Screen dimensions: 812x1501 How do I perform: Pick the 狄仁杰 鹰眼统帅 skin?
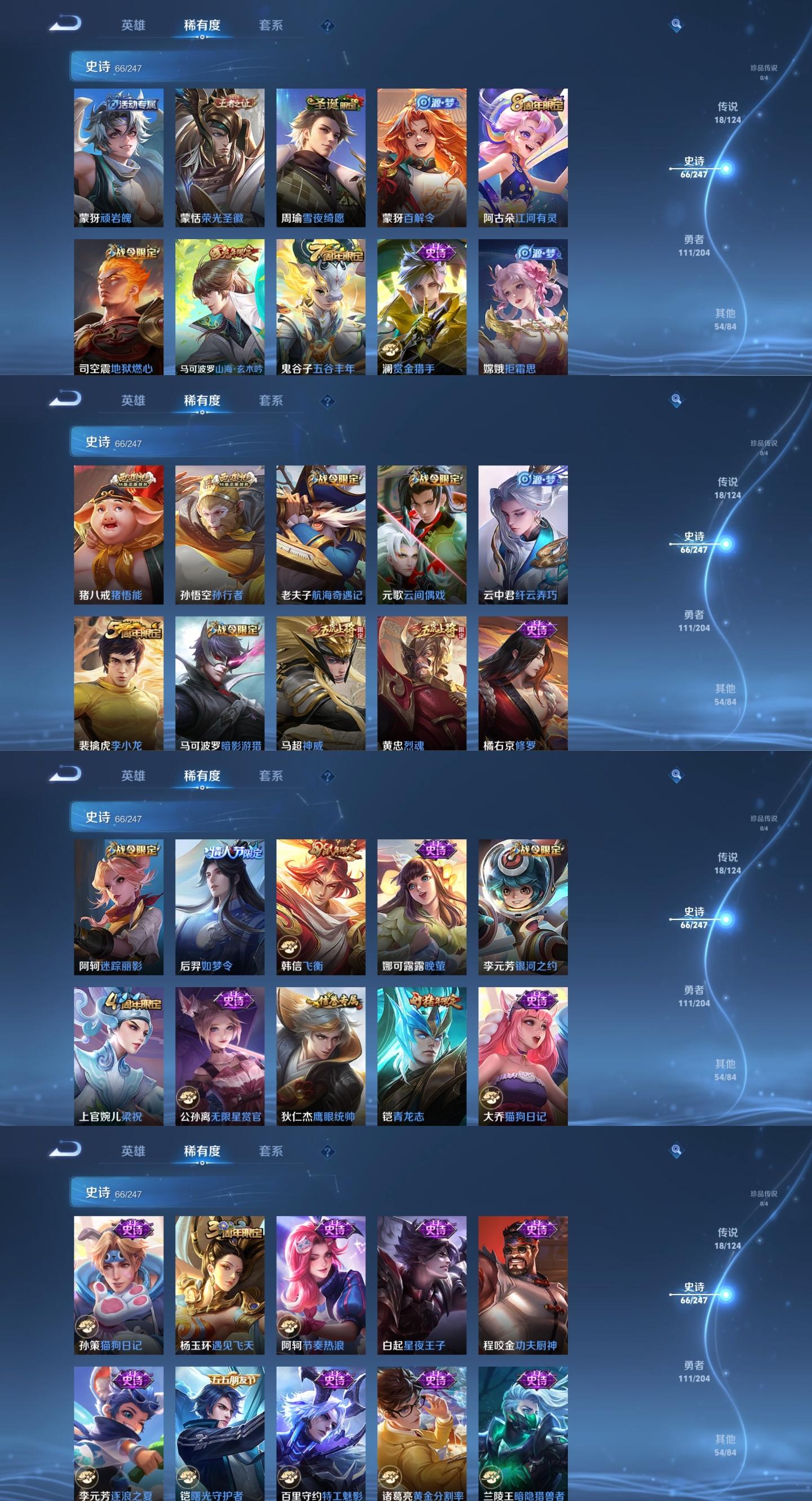320,1056
